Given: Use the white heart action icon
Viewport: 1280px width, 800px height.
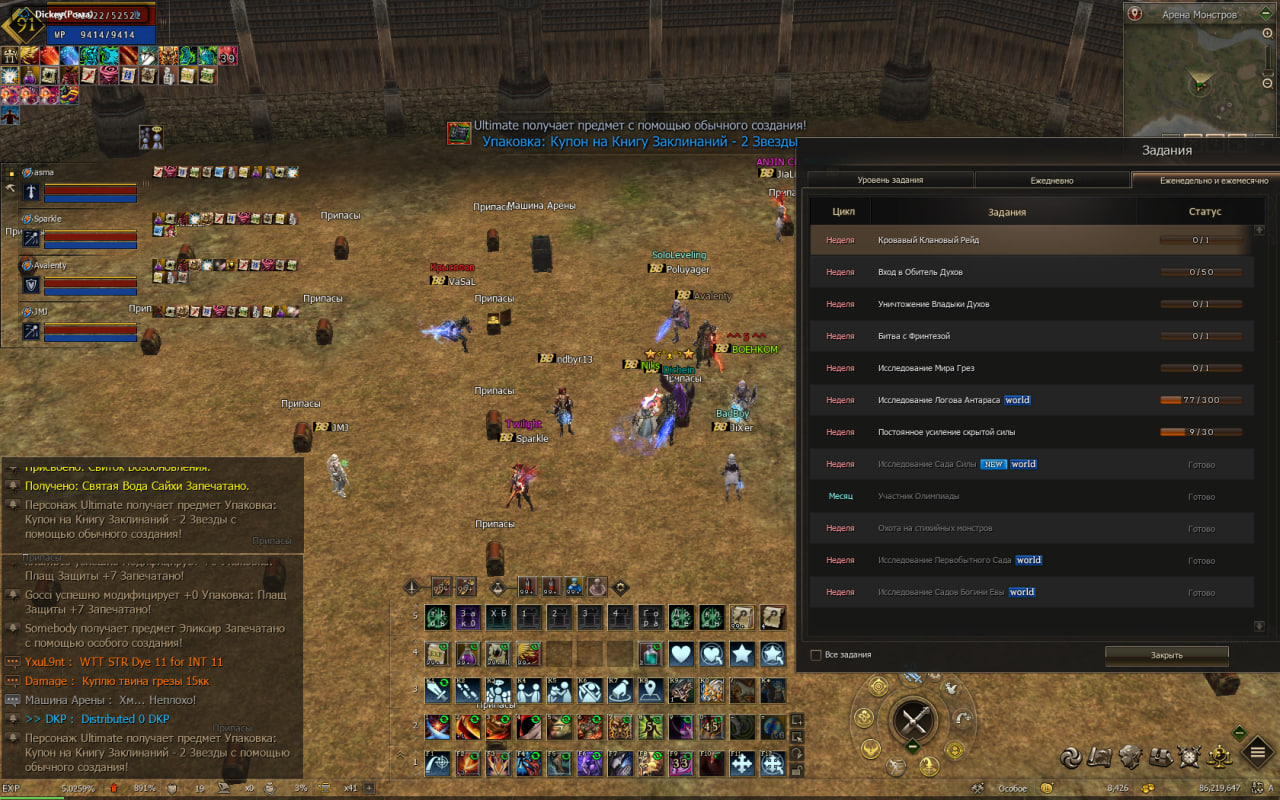Looking at the screenshot, I should click(681, 654).
